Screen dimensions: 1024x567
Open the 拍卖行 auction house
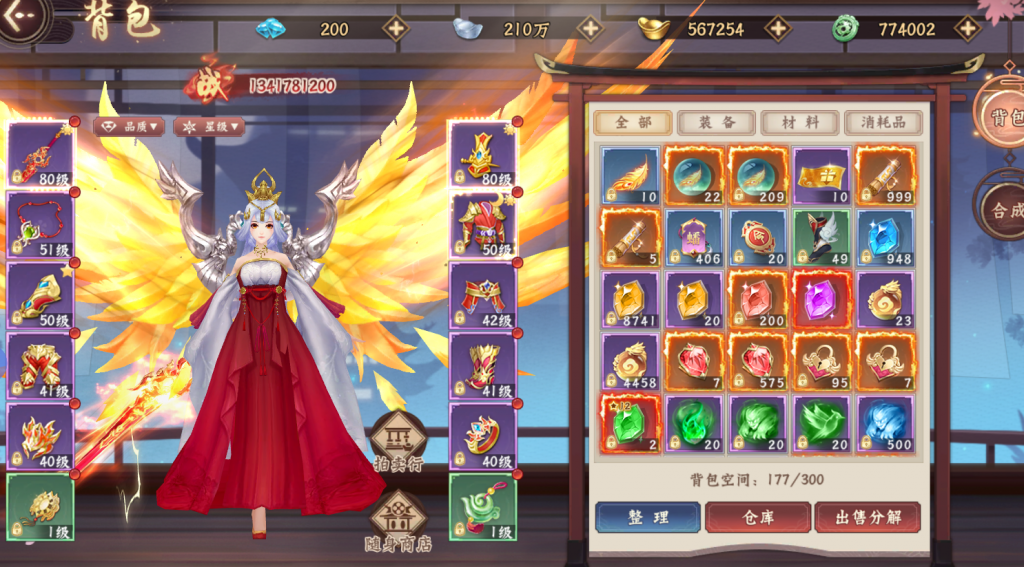coord(398,442)
